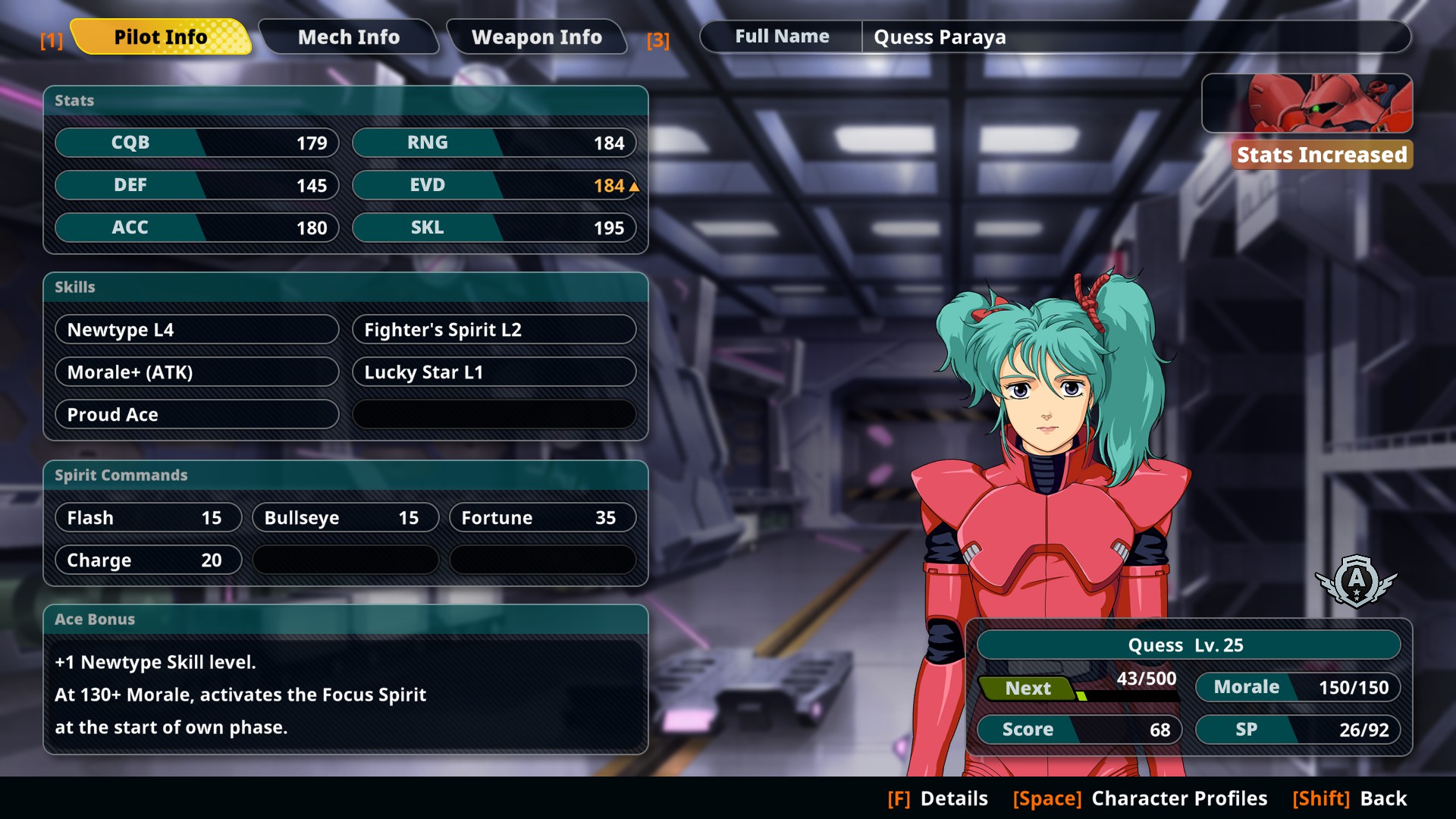Select the EVD stat row

494,186
